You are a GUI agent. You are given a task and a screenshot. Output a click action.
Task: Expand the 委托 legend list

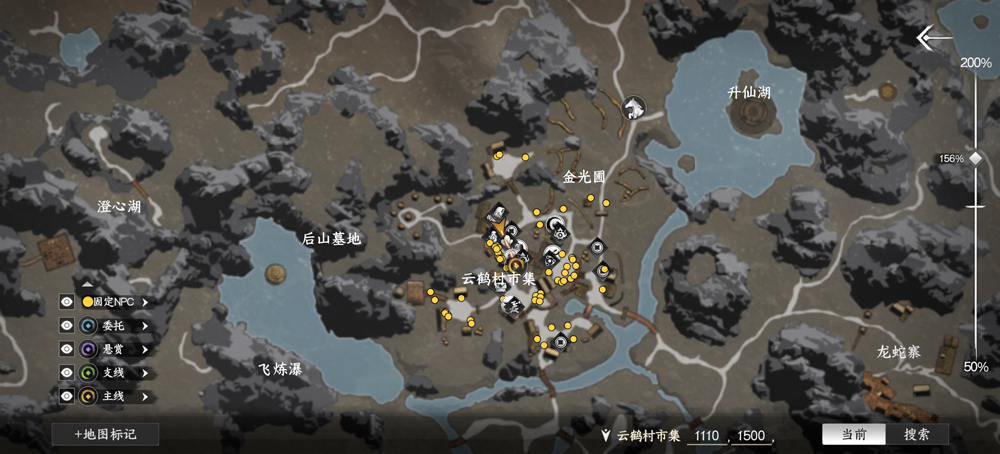point(145,325)
